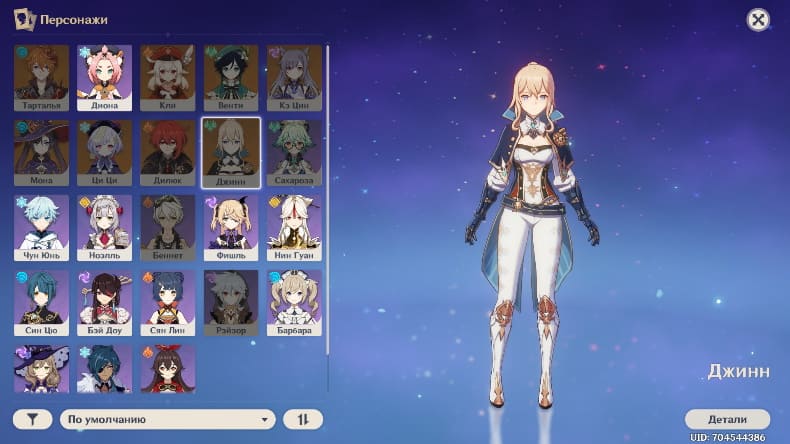Choose the character Сян Лин
The height and width of the screenshot is (444, 790).
168,302
